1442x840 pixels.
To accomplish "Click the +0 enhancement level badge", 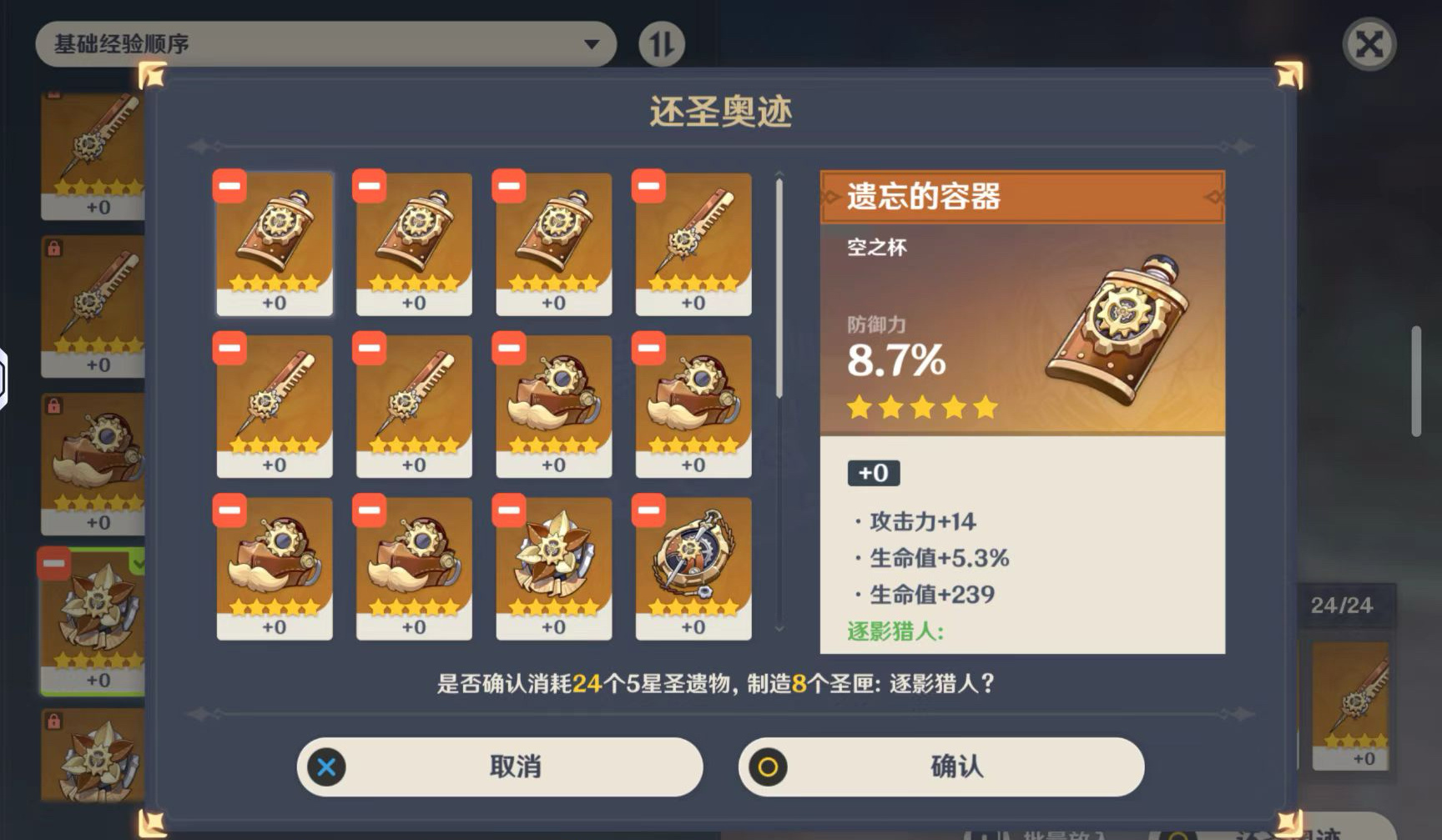I will pyautogui.click(x=873, y=473).
